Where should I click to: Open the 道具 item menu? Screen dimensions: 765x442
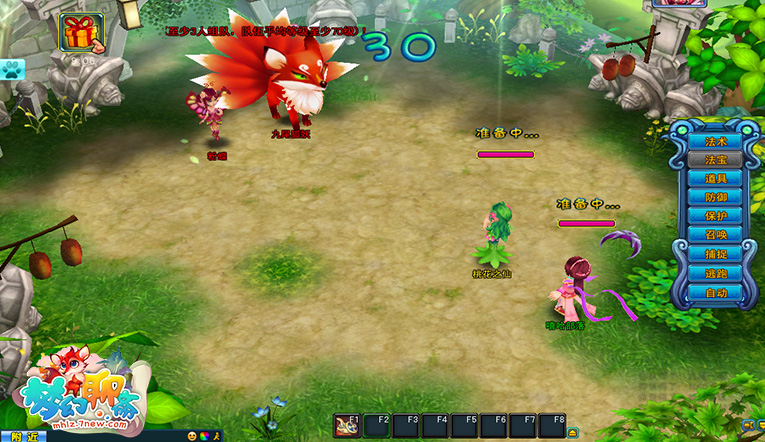[715, 179]
